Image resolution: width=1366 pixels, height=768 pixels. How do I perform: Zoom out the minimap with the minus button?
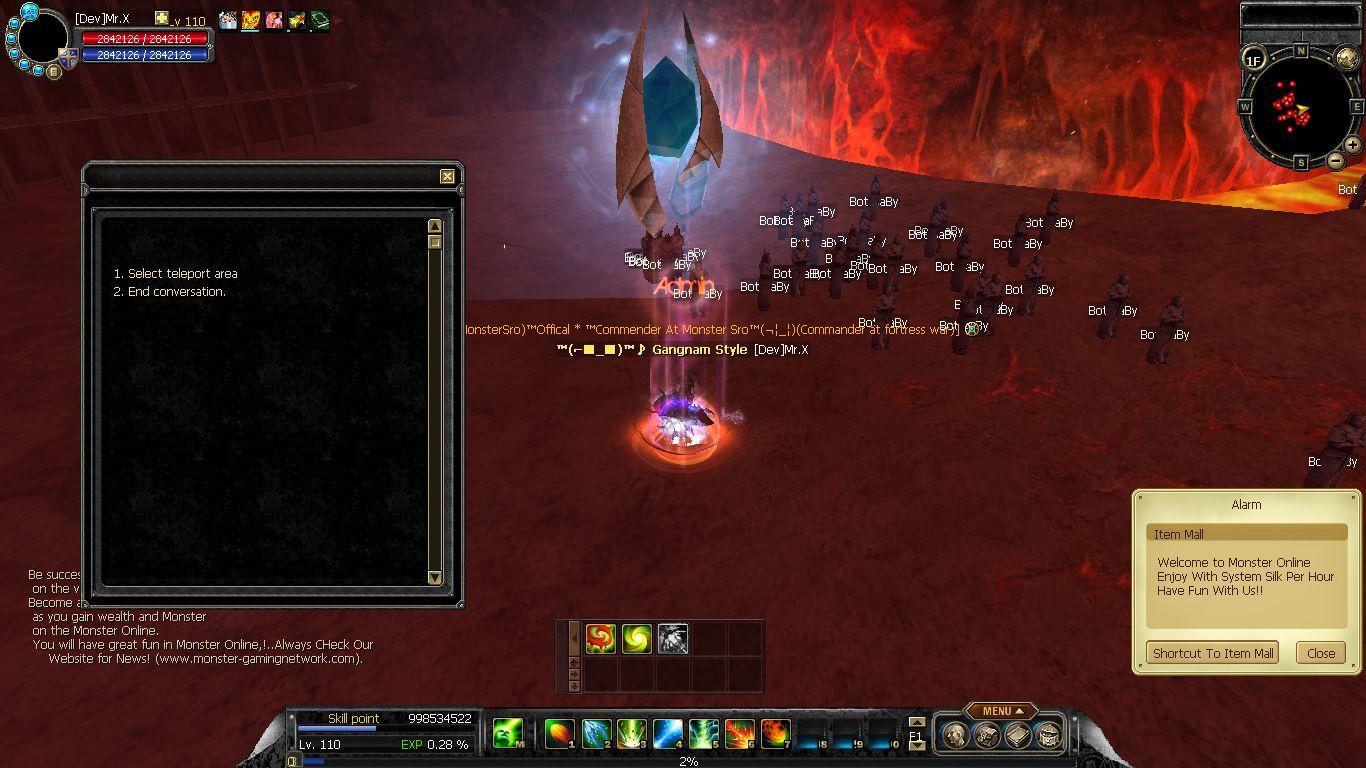click(x=1336, y=160)
